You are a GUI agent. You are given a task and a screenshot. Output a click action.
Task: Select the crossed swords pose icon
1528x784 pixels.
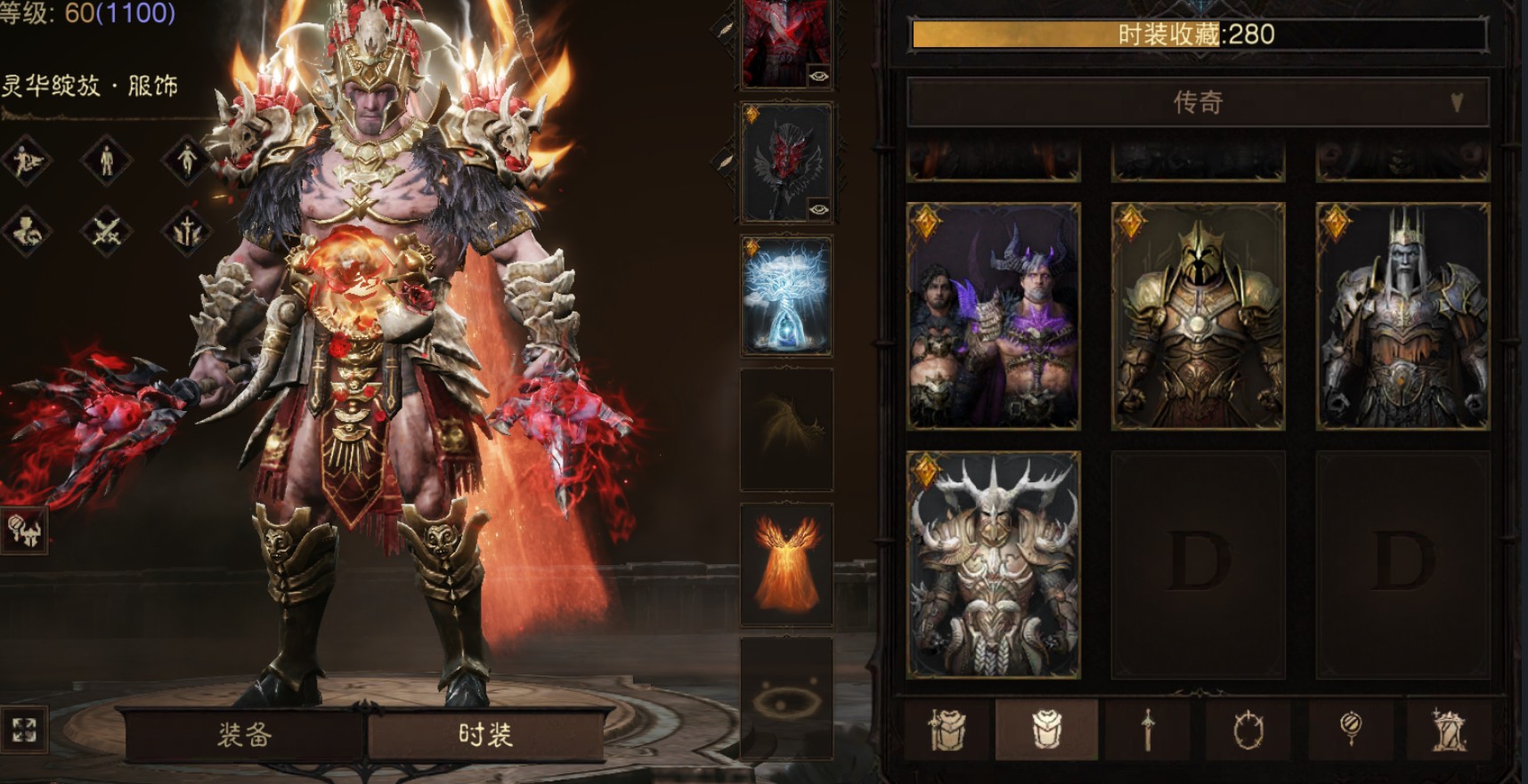tap(106, 231)
